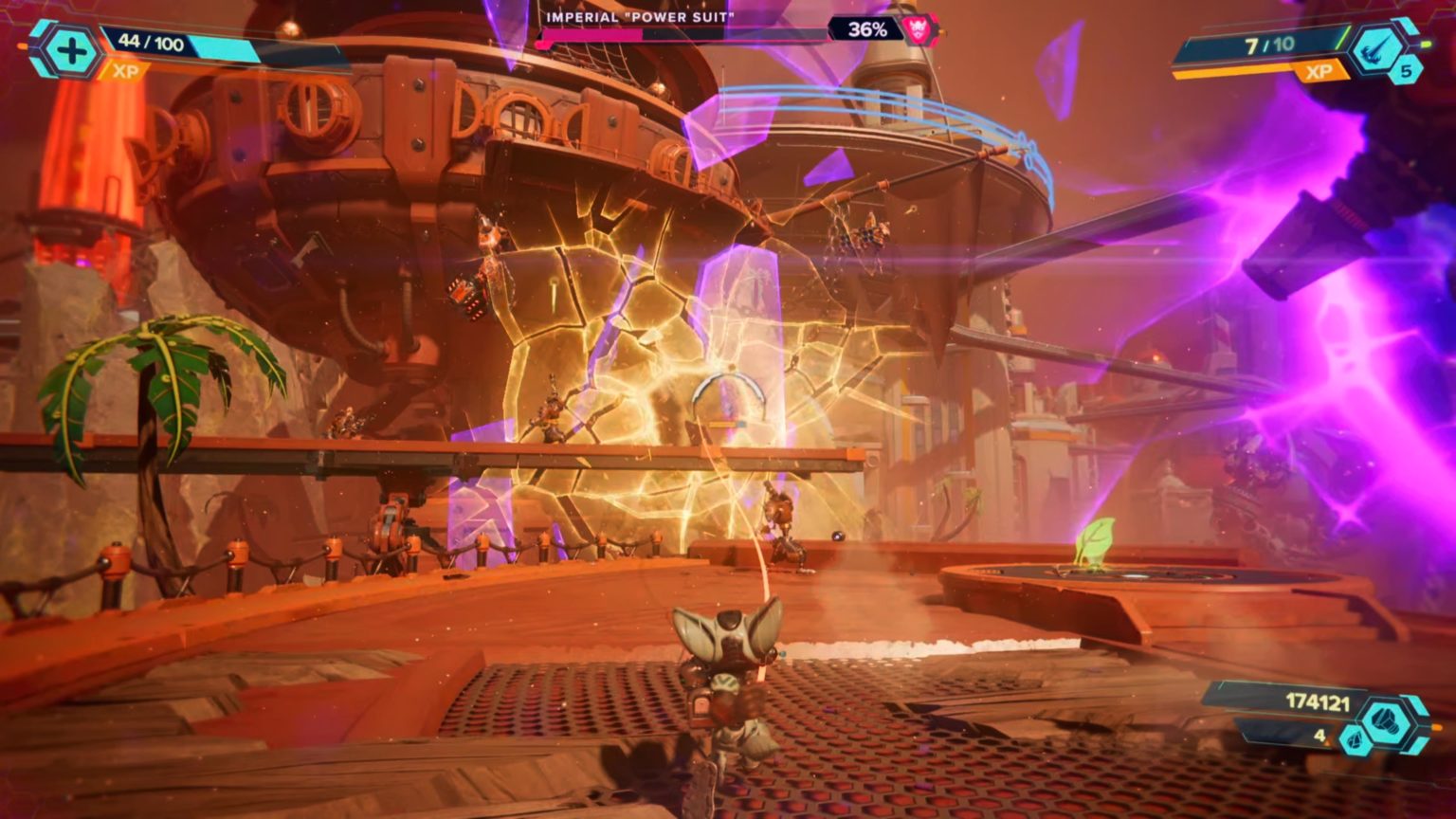Select the raritanium crystal icon

(1356, 740)
